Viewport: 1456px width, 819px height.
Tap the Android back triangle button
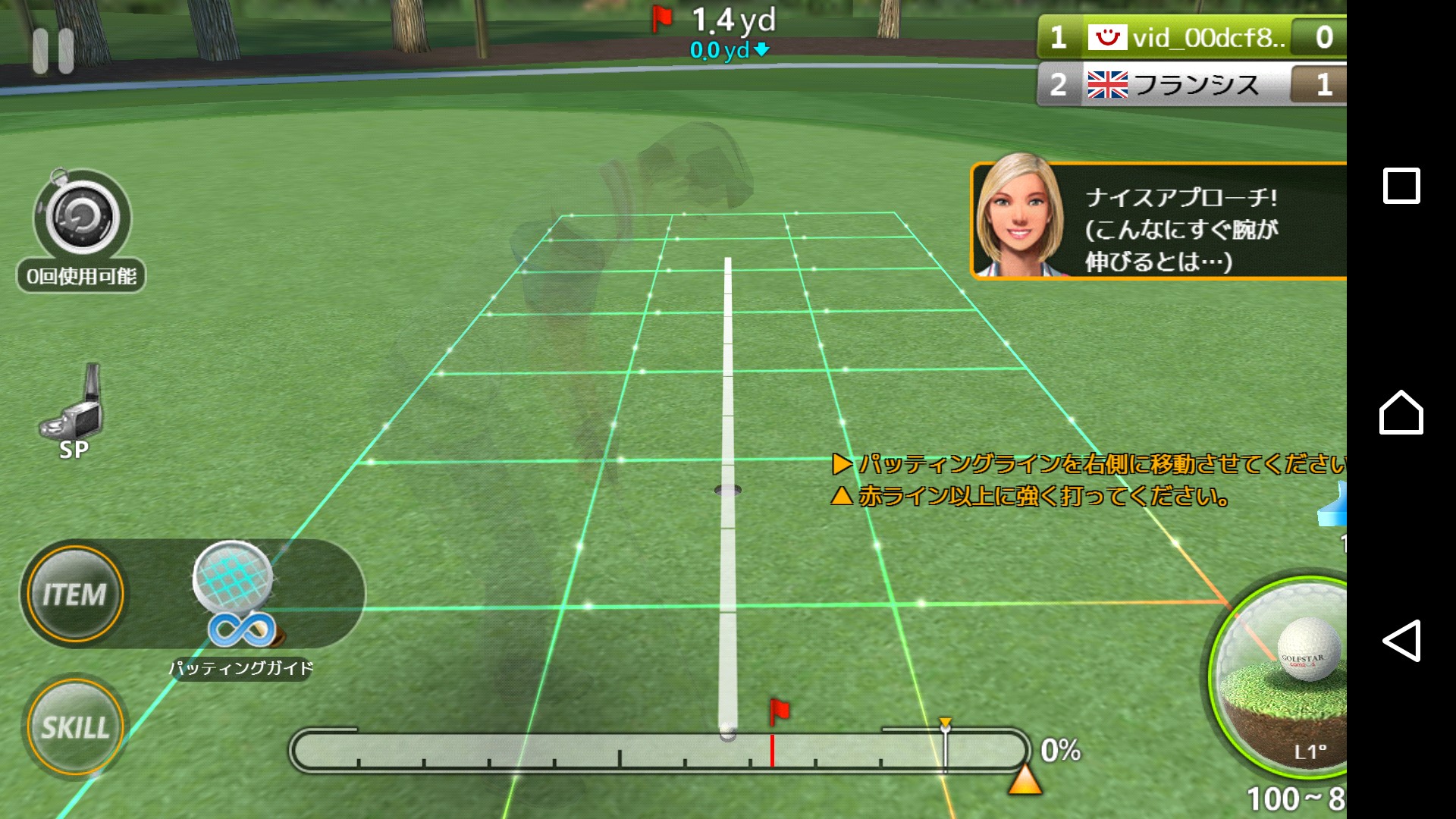[x=1401, y=641]
